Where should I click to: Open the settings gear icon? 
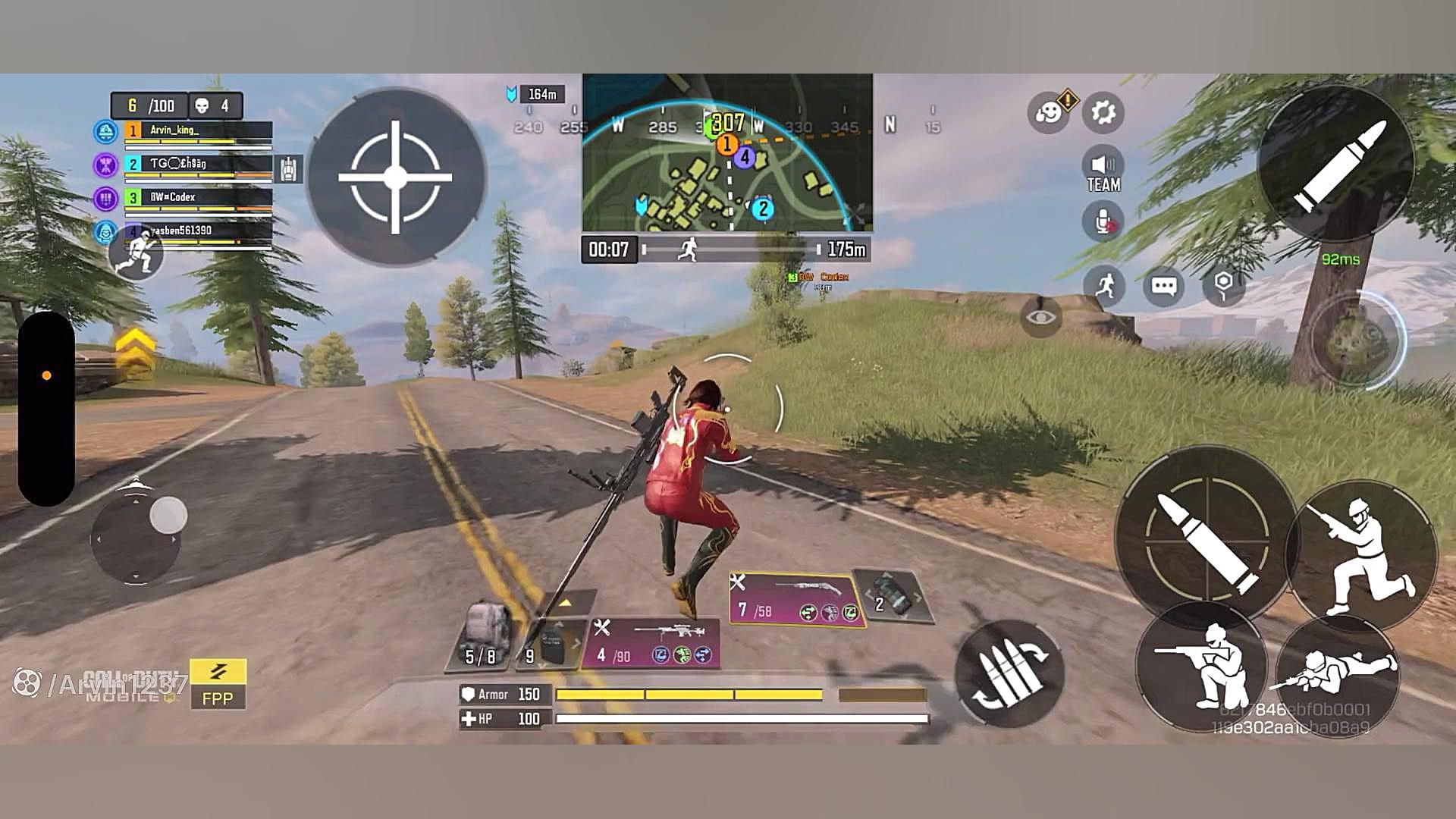tap(1103, 113)
